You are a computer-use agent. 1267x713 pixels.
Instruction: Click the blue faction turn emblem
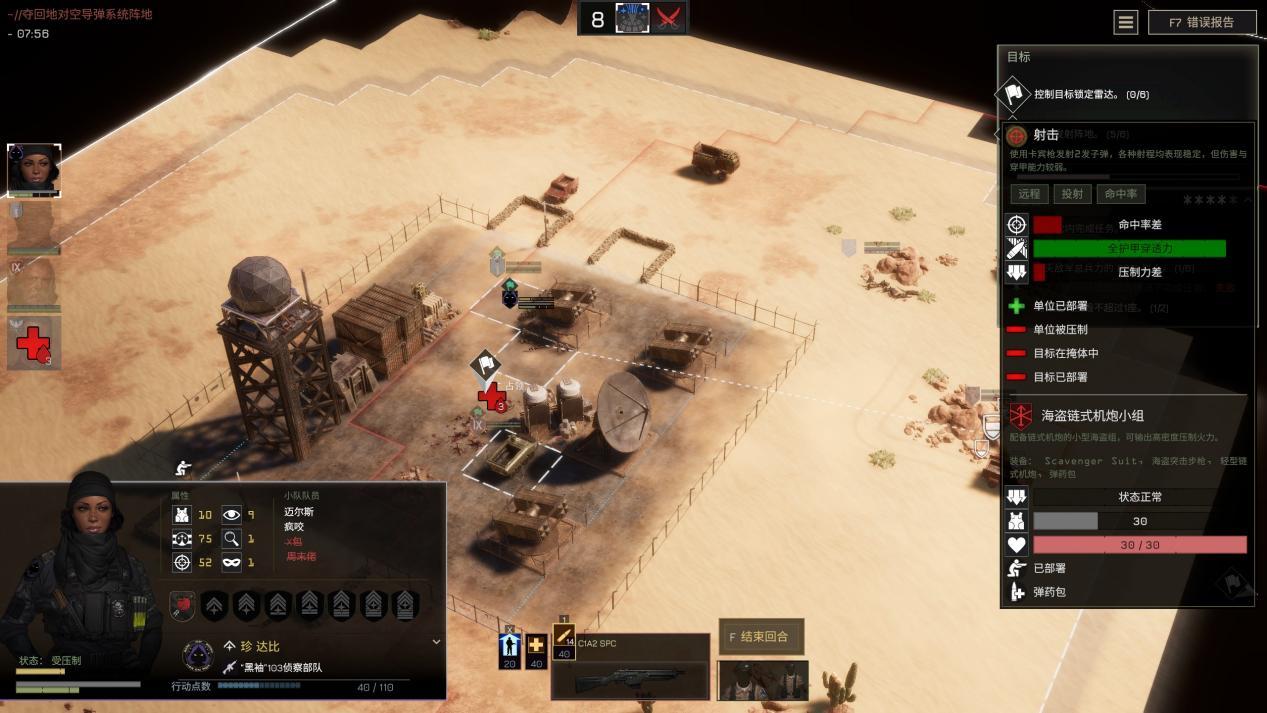coord(632,19)
